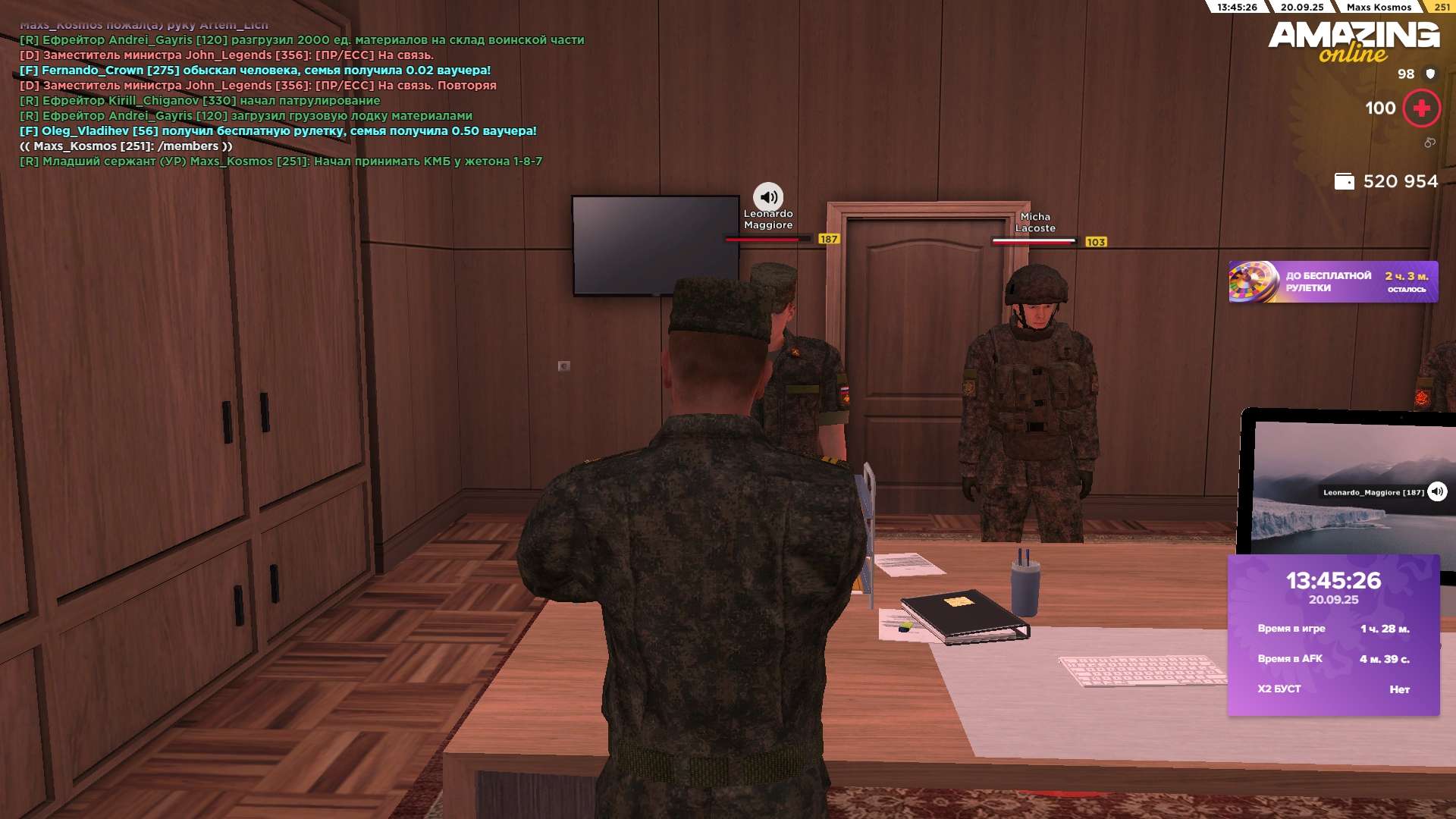Image resolution: width=1456 pixels, height=819 pixels.
Task: Click the Amazing Online logo
Action: point(1354,41)
